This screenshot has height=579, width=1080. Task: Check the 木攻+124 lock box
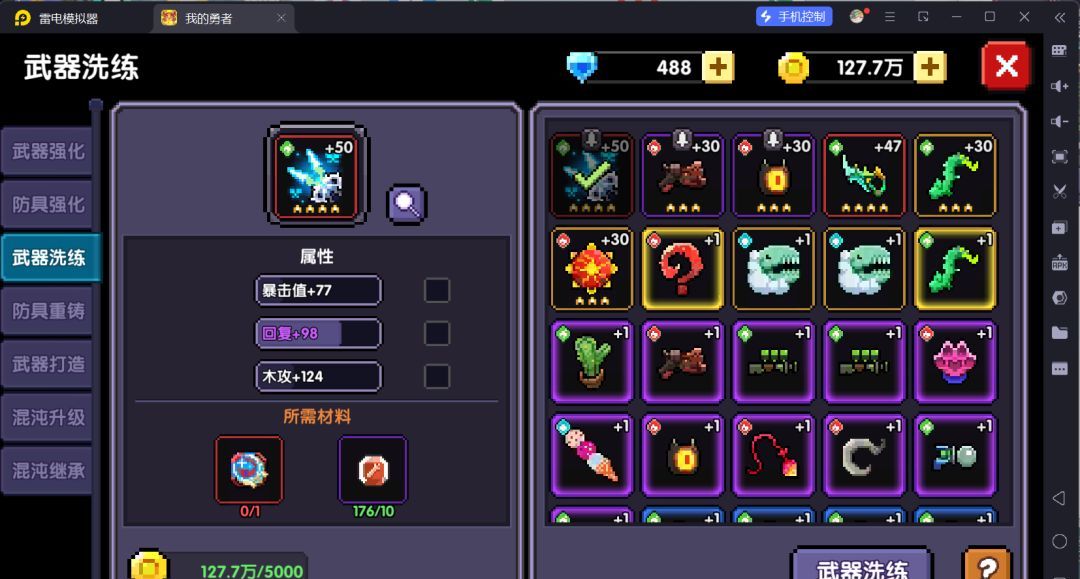coord(437,376)
